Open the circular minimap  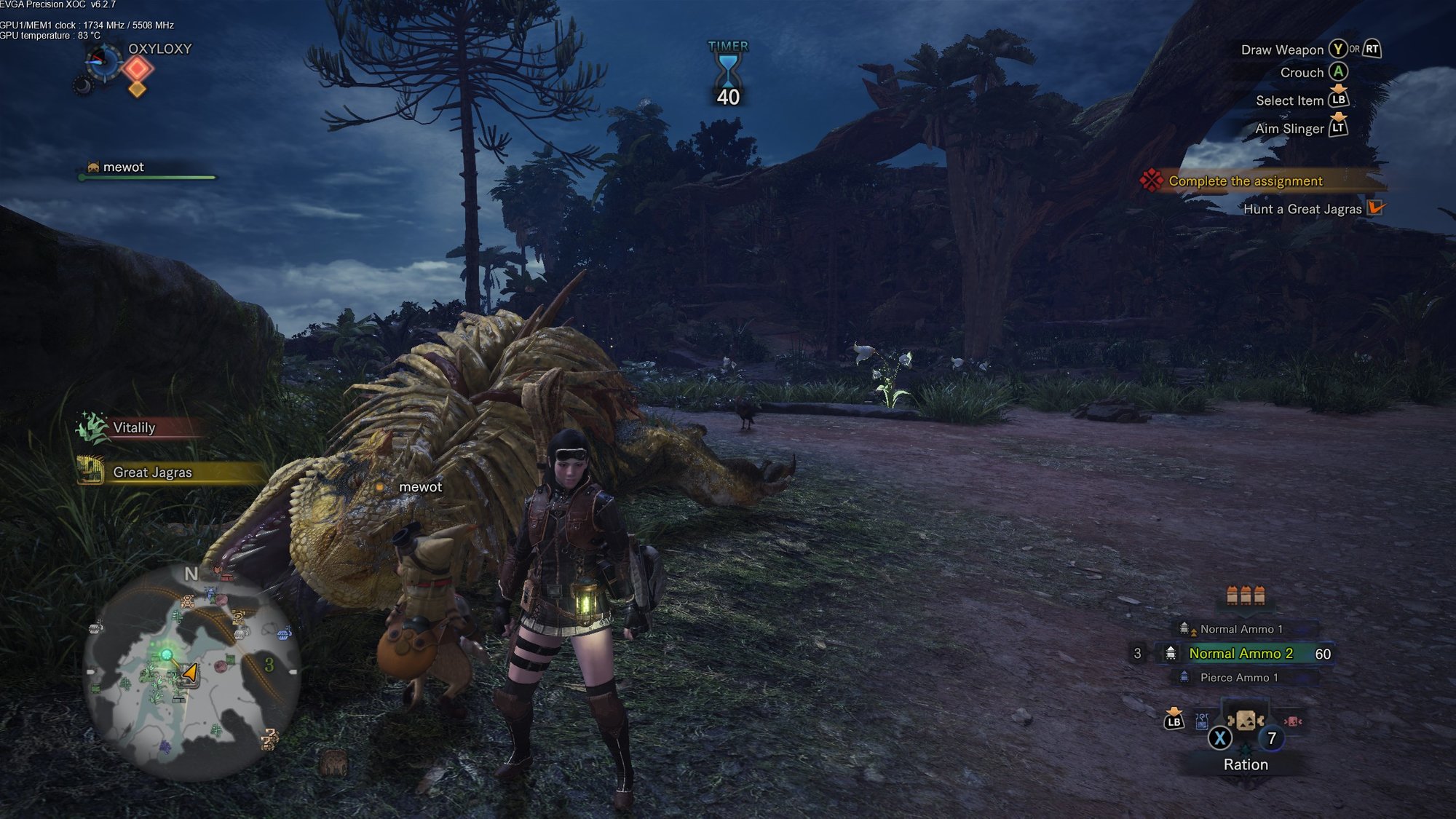191,671
